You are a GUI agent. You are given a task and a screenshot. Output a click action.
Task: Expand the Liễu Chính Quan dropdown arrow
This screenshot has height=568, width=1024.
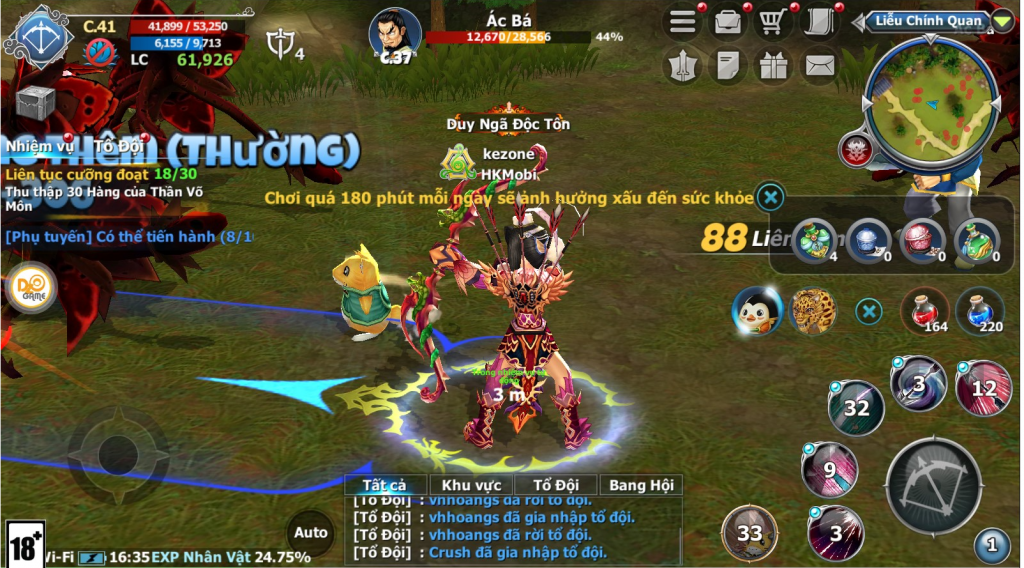1002,20
